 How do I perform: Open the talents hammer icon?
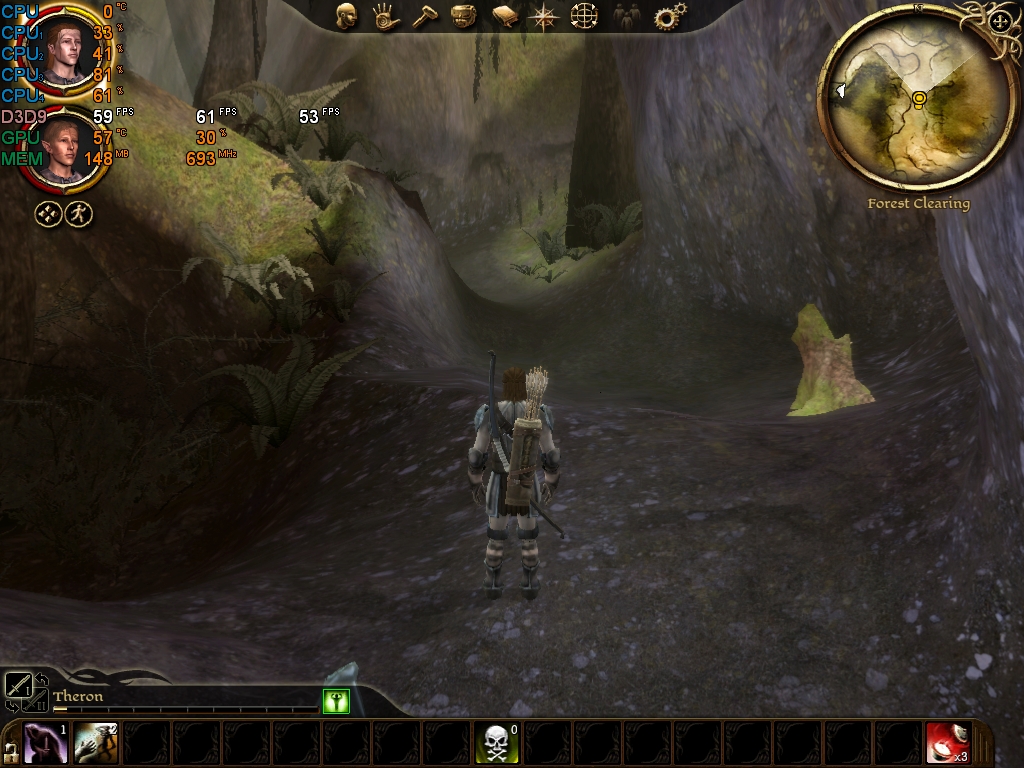pyautogui.click(x=424, y=17)
